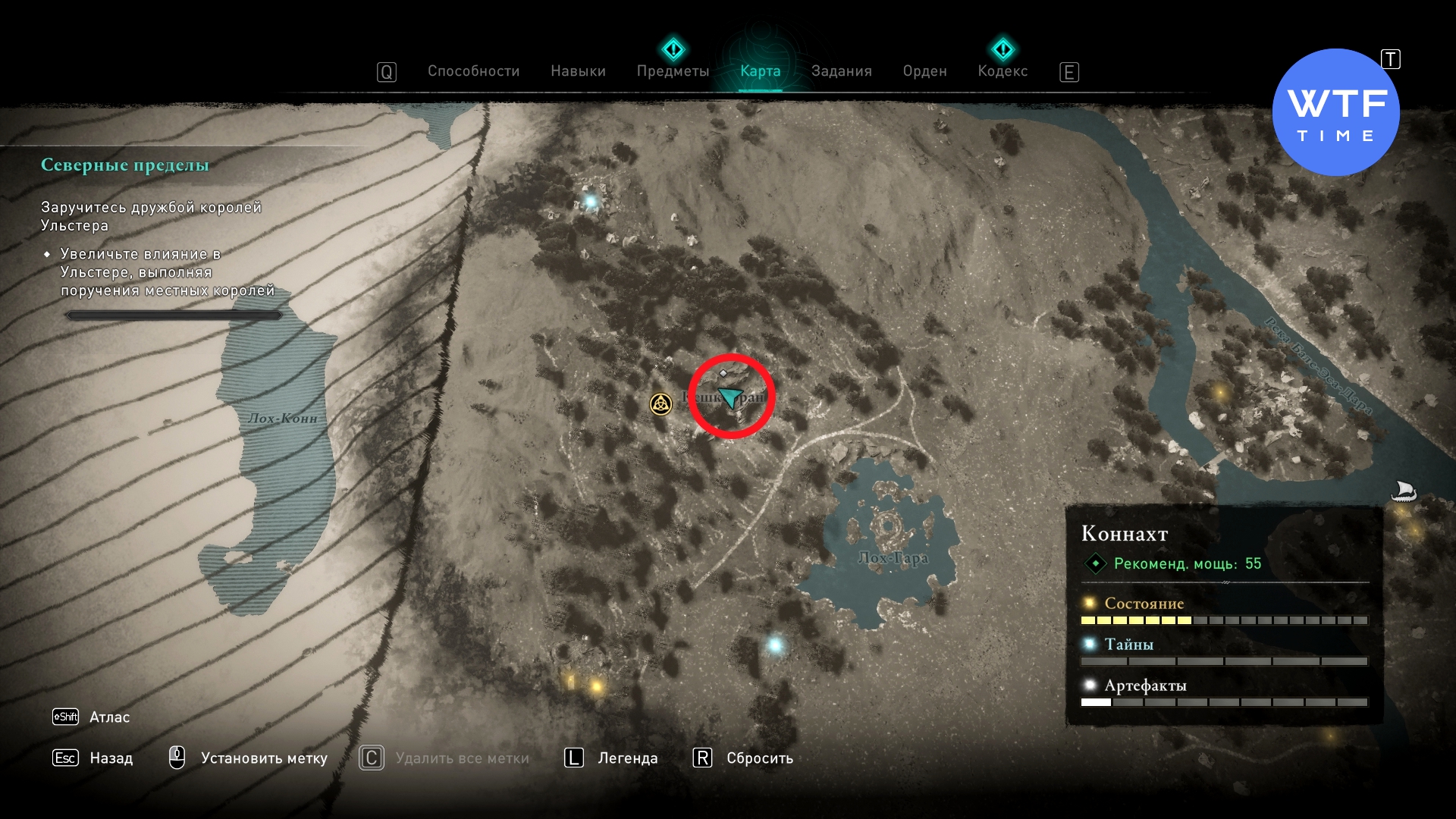
Task: Click the WTF Time channel logo
Action: tap(1335, 113)
